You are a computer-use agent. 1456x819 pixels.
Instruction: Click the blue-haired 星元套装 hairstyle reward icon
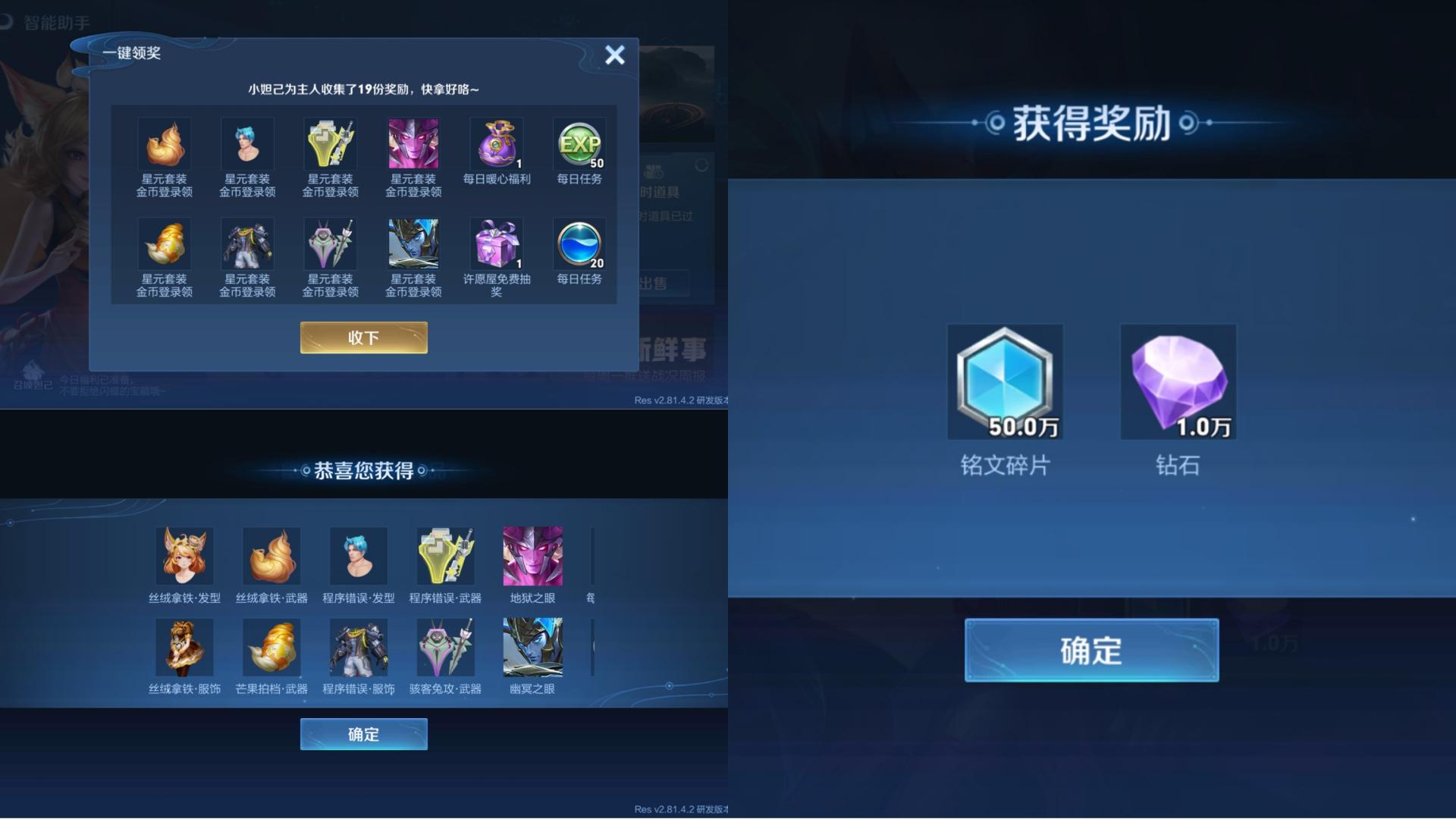247,143
